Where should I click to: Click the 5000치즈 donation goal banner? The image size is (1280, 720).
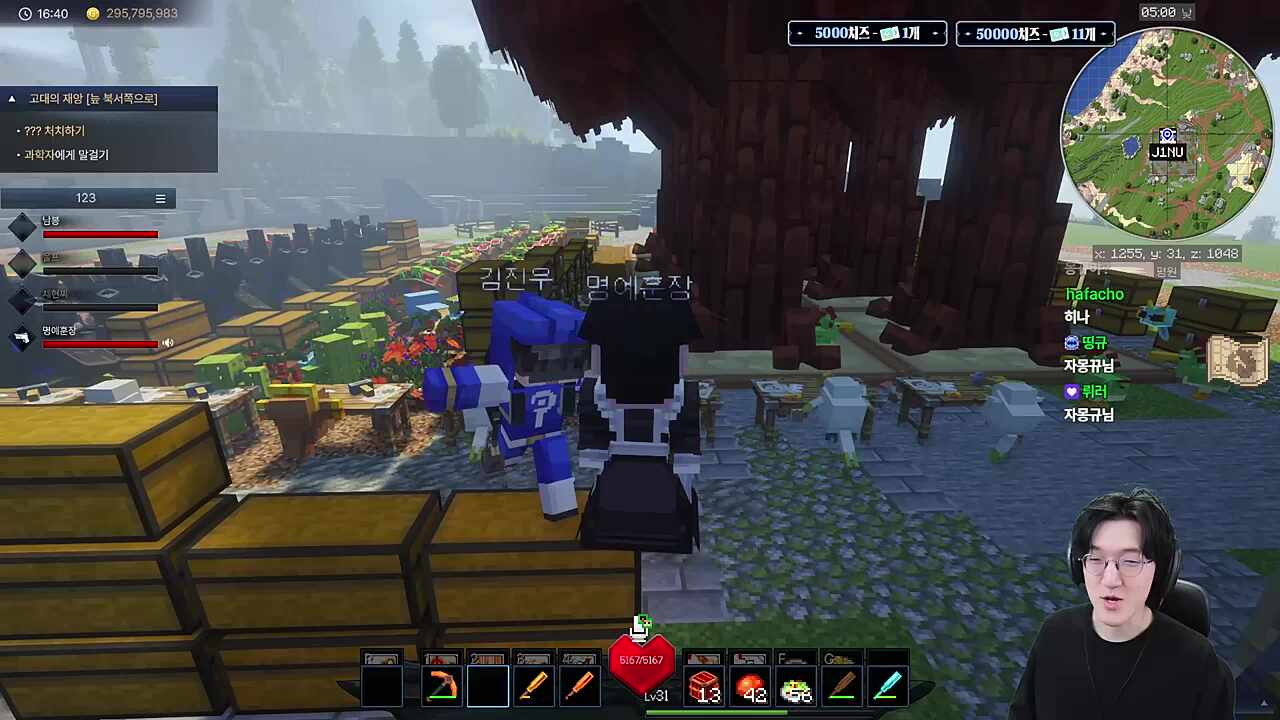point(867,34)
